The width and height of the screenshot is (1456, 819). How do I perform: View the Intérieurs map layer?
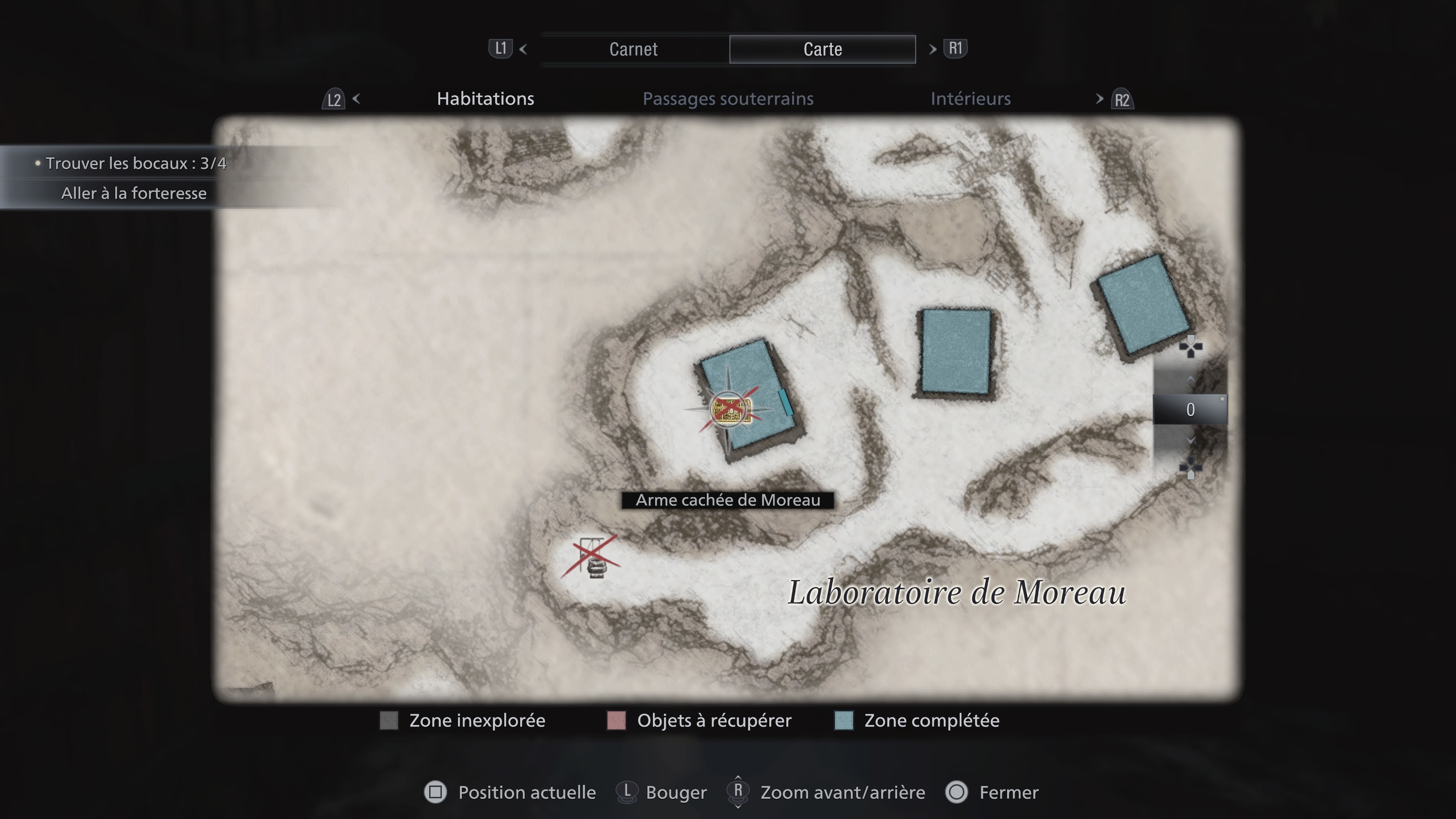click(971, 99)
